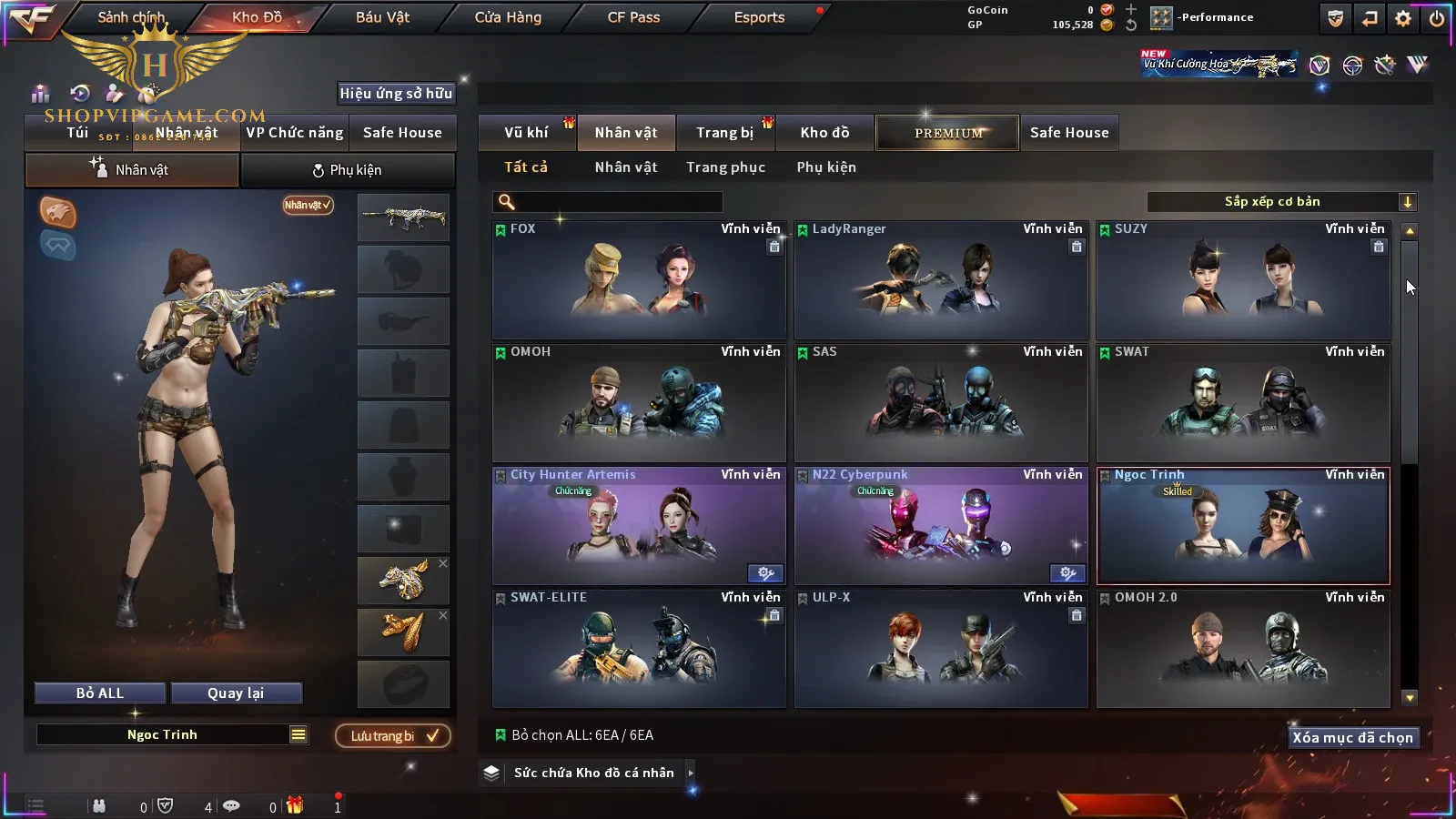
Task: Click the power exit icon
Action: 1437,18
